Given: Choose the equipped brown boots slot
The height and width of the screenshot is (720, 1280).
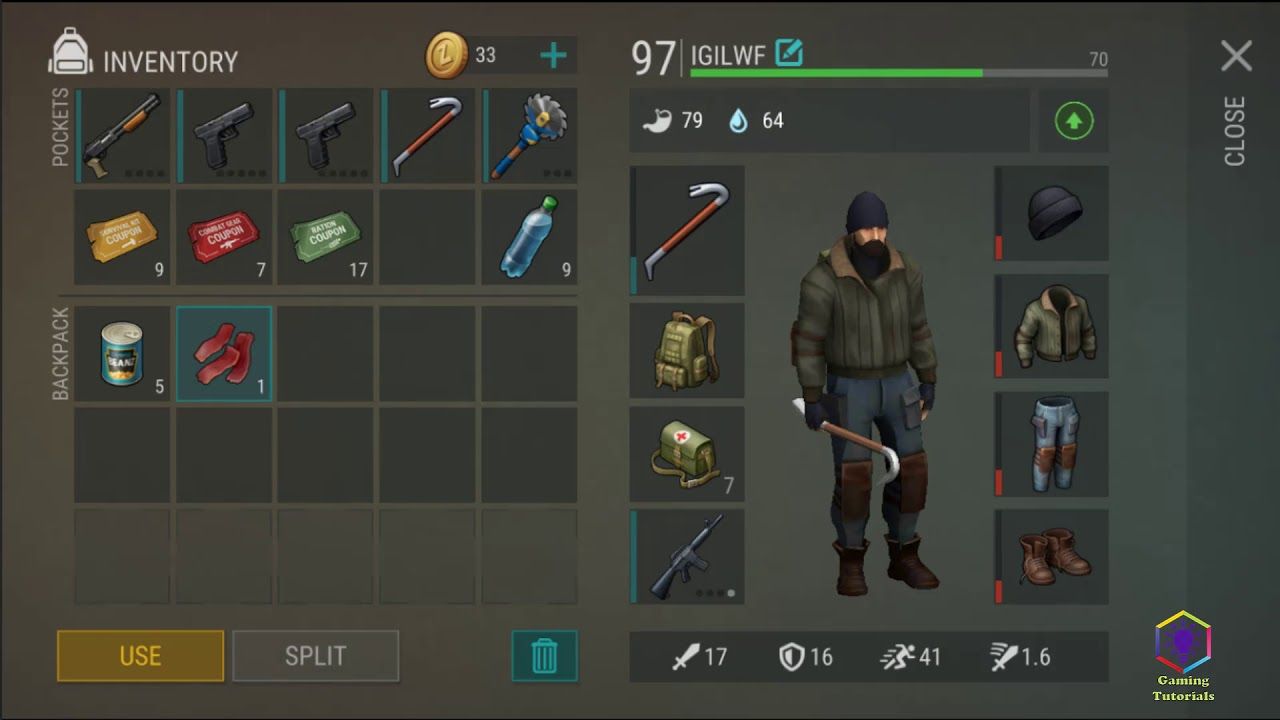Looking at the screenshot, I should click(x=1052, y=556).
